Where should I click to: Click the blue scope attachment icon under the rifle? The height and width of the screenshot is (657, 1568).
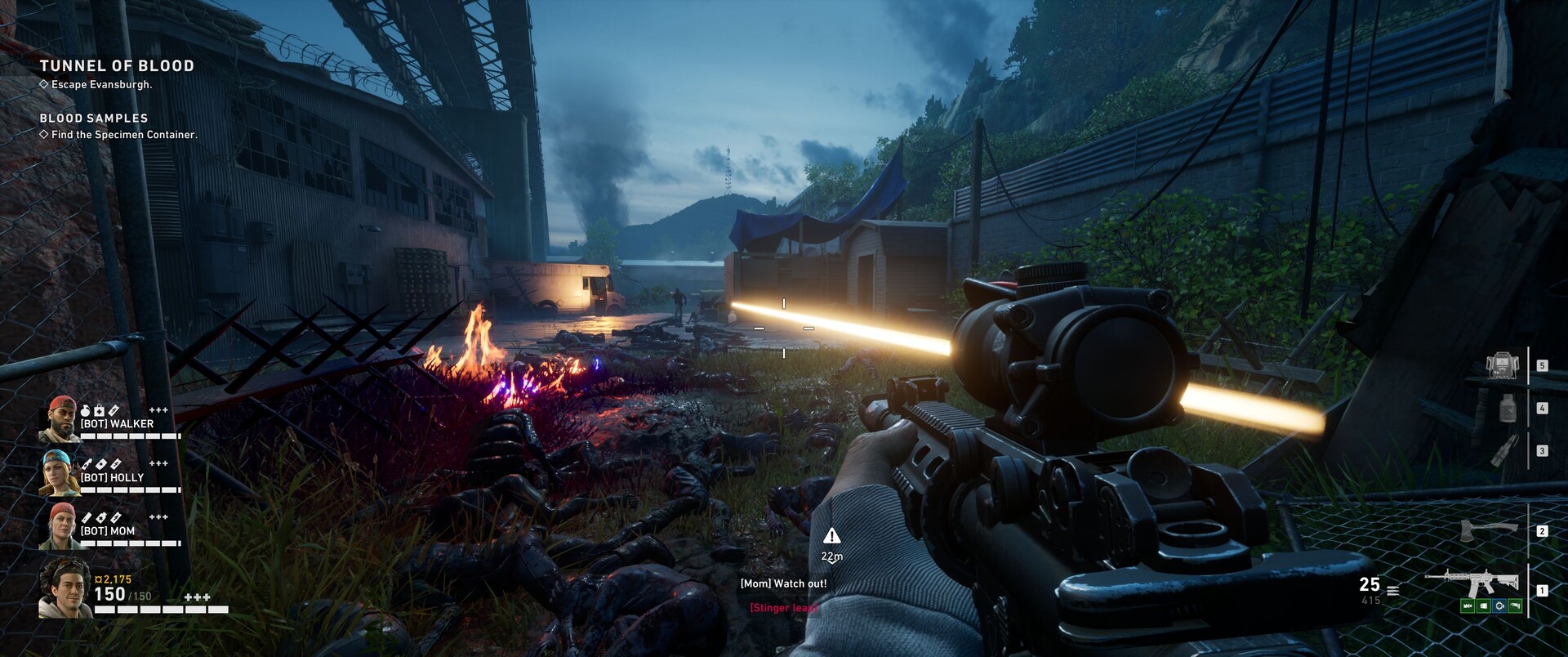click(x=1499, y=606)
